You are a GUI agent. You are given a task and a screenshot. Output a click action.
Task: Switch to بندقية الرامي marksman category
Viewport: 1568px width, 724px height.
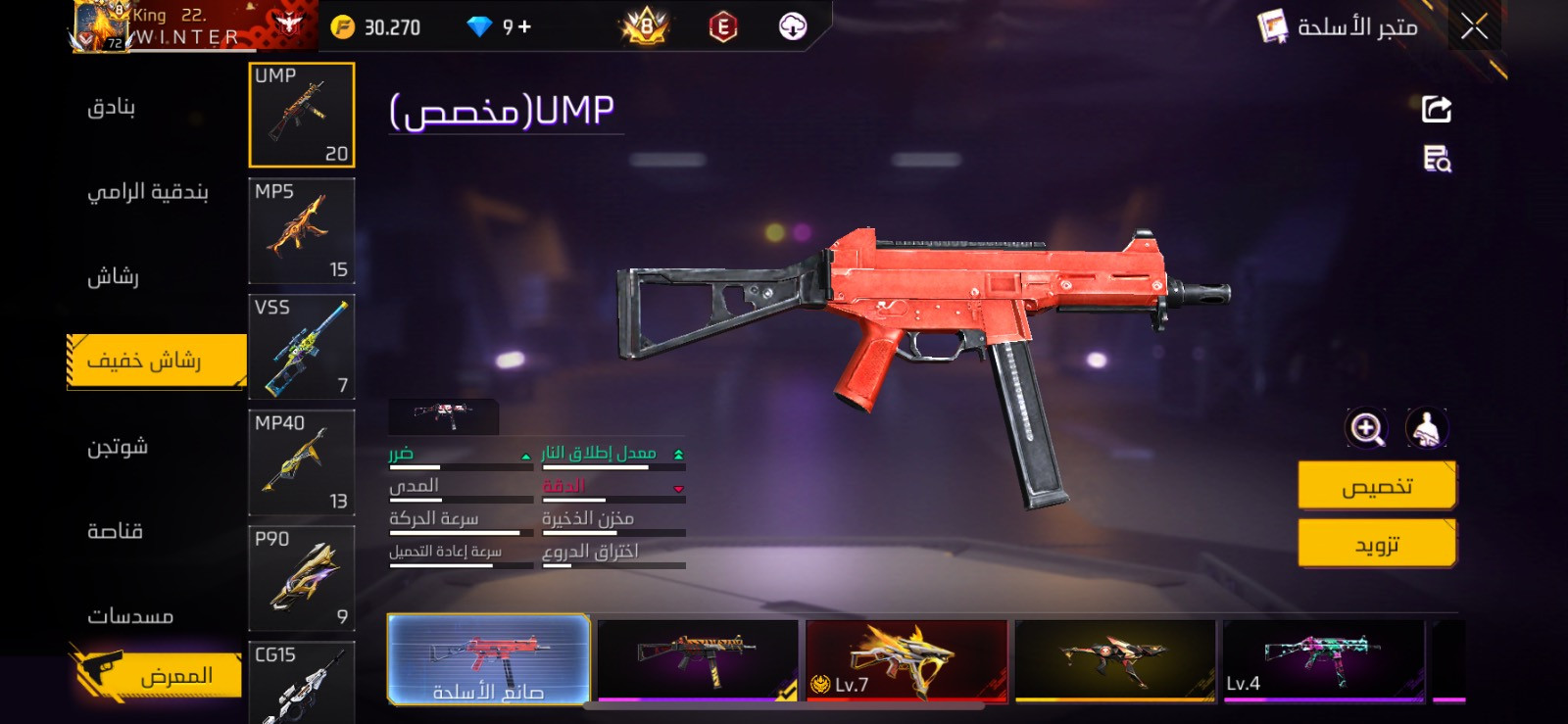[x=148, y=192]
